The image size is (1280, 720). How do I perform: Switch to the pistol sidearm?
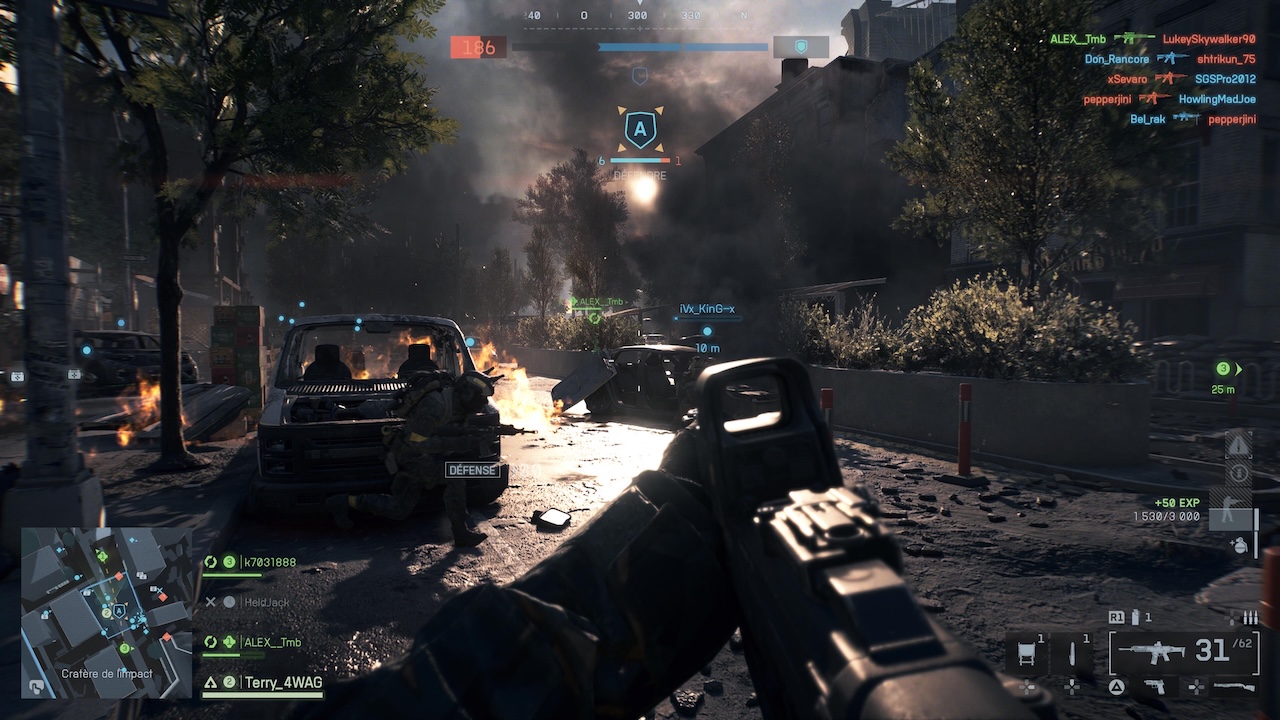1155,687
